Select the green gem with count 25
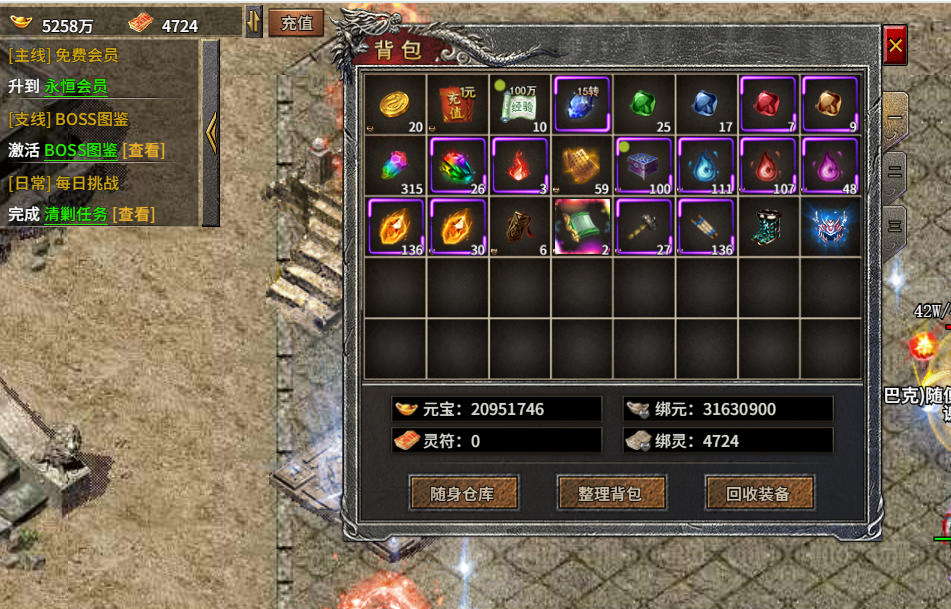Image resolution: width=951 pixels, height=609 pixels. click(x=644, y=104)
